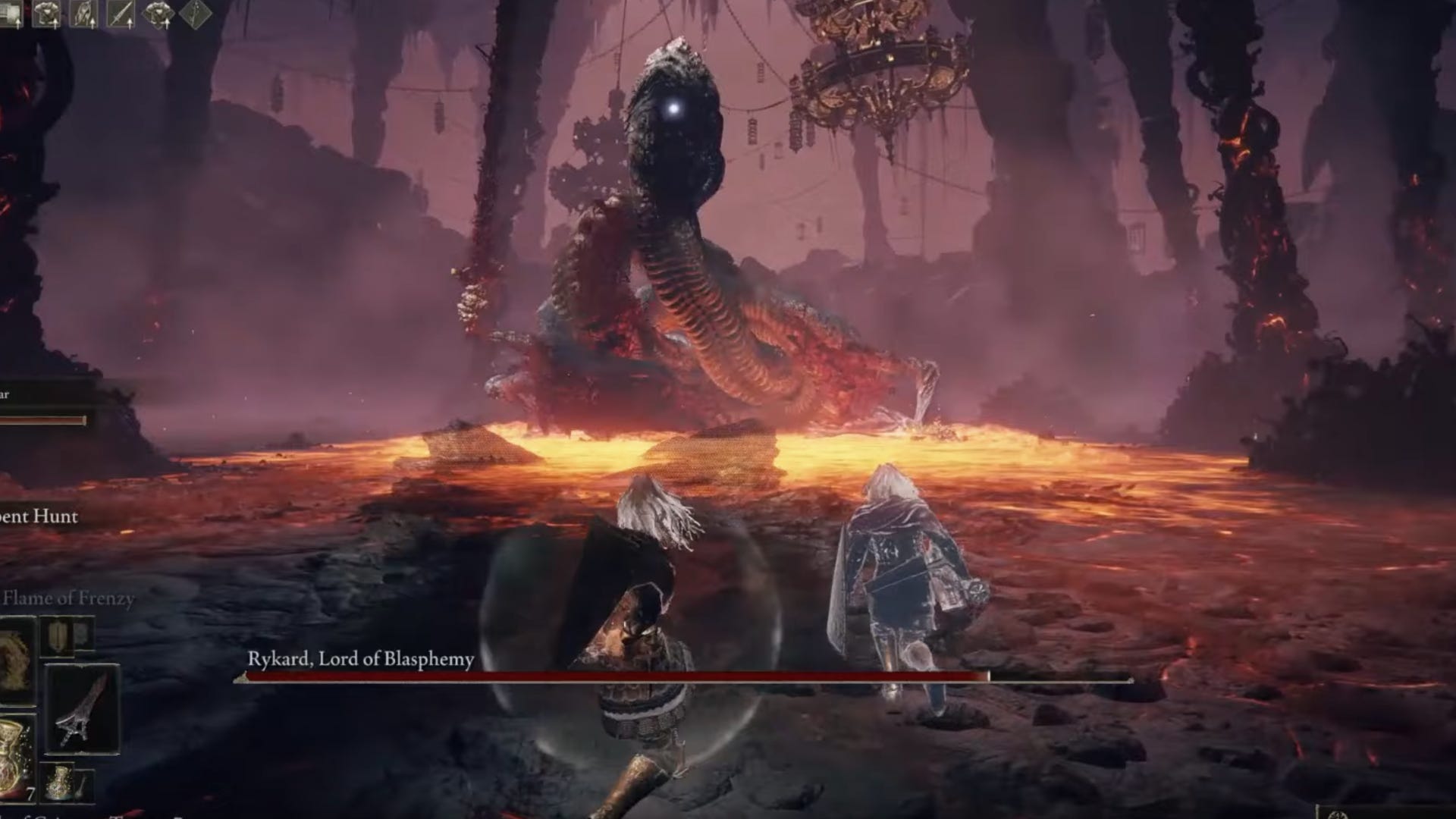Select the diamond talisman slot icon
The height and width of the screenshot is (819, 1456).
157,12
